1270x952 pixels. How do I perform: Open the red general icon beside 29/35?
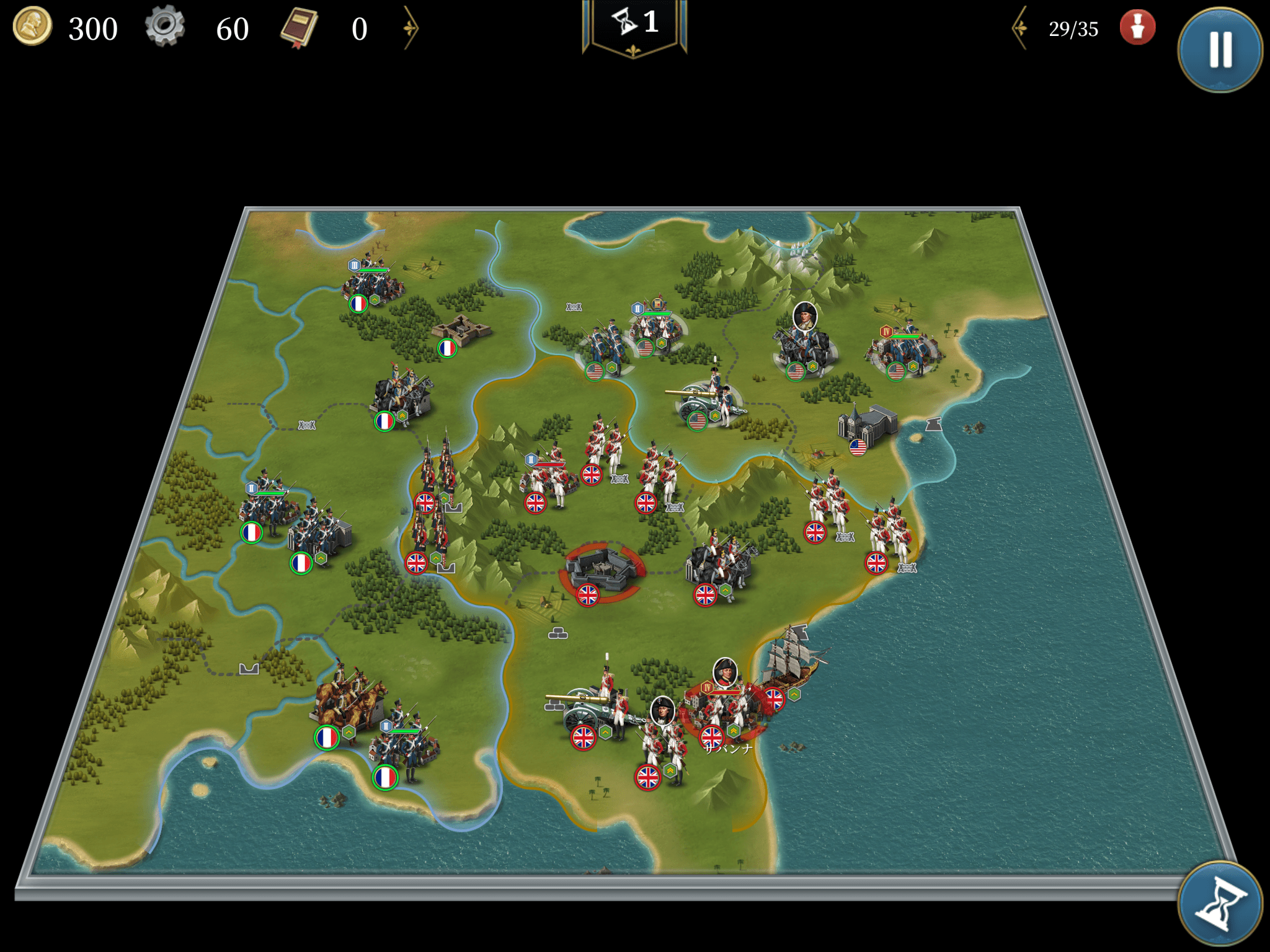coord(1137,28)
